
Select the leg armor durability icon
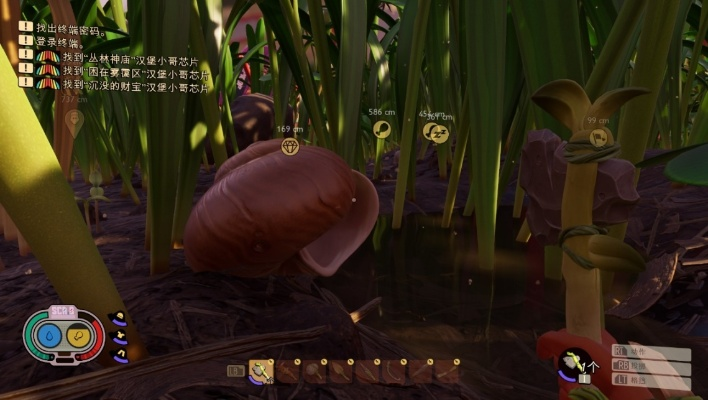point(120,353)
